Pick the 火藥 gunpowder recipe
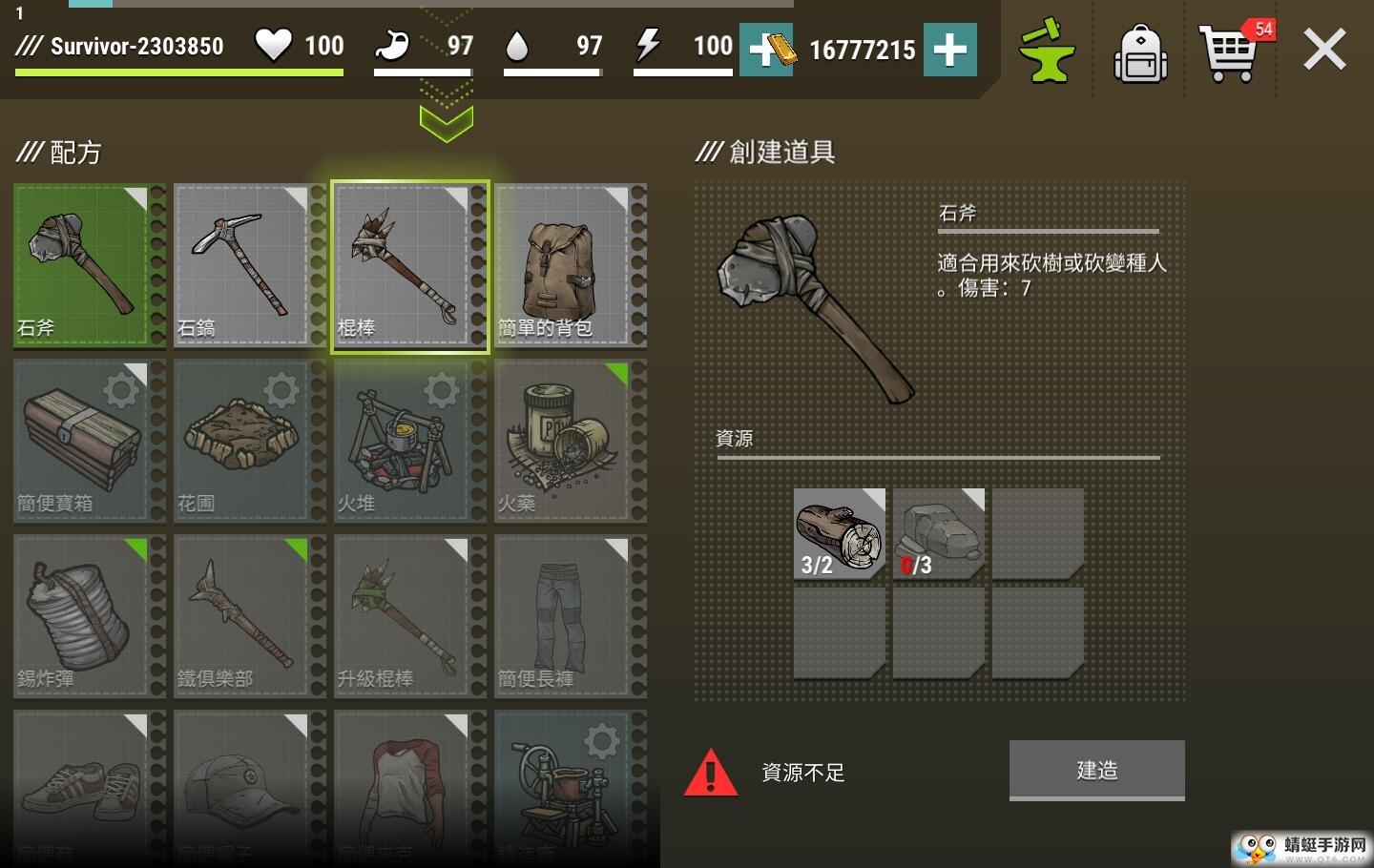1374x868 pixels. click(564, 440)
